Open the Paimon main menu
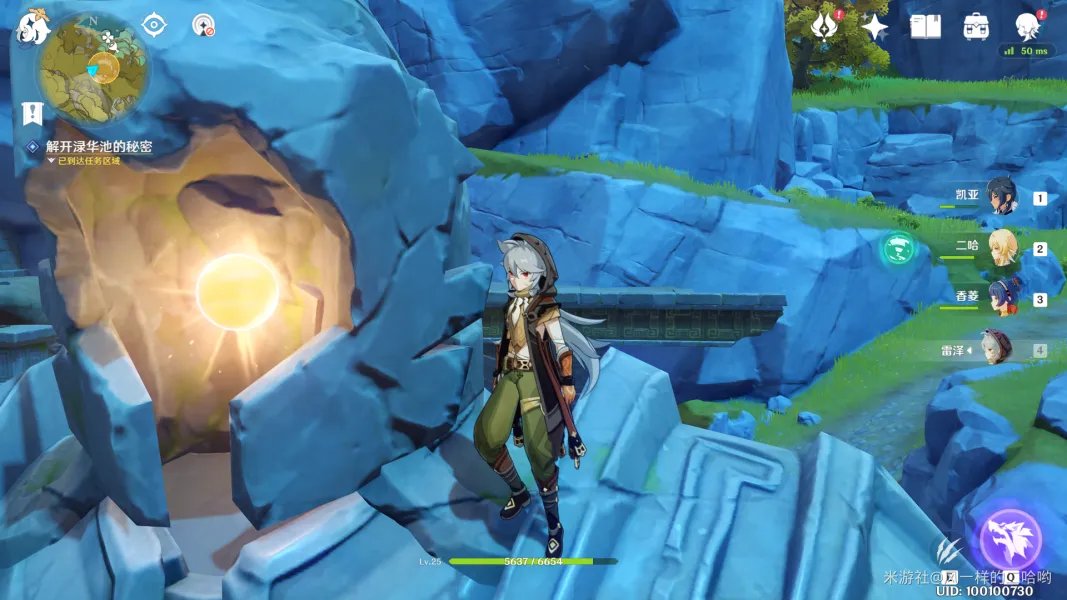Screen dimensions: 1067x600 click(33, 26)
